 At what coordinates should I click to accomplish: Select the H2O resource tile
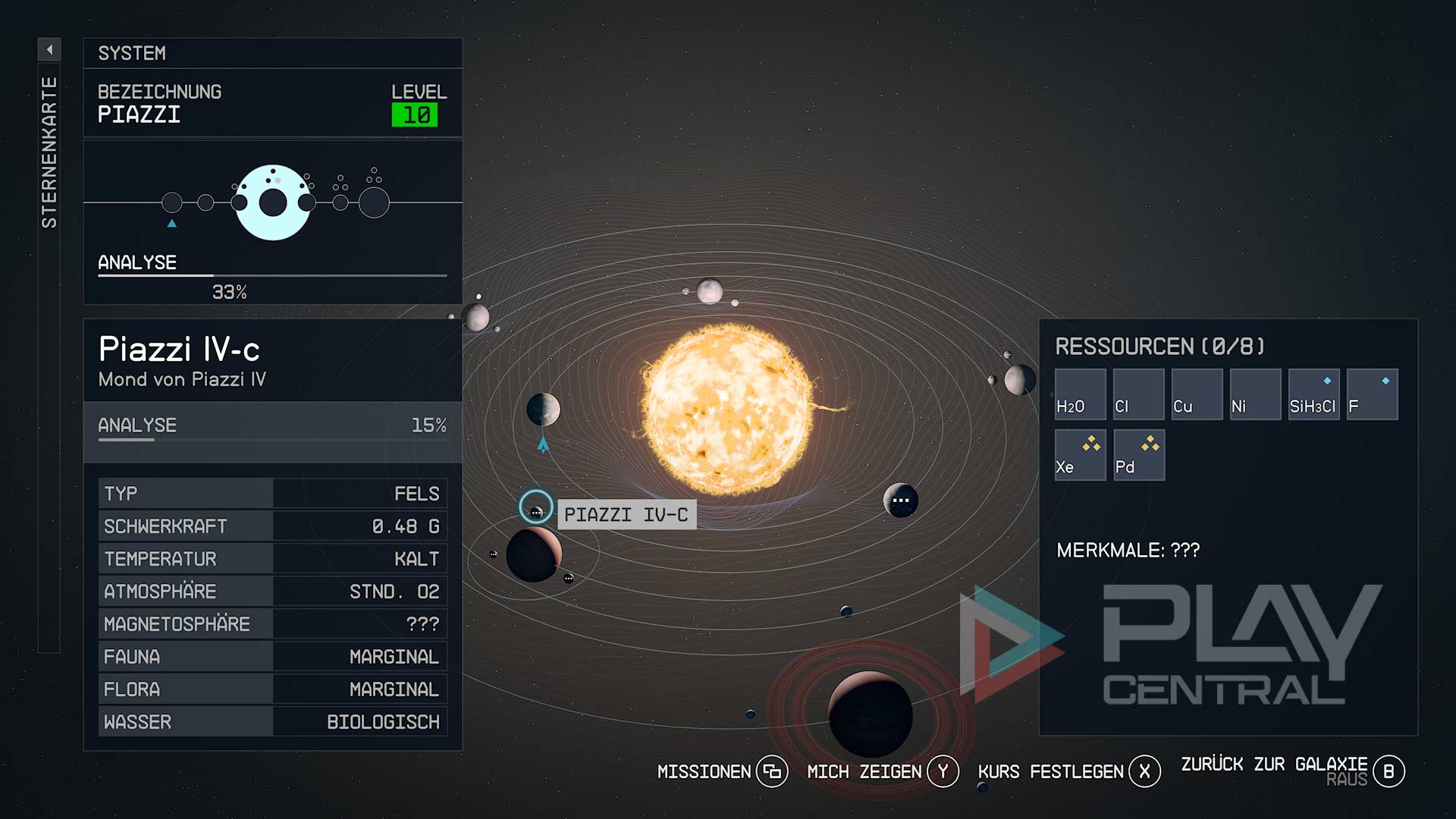tap(1080, 394)
